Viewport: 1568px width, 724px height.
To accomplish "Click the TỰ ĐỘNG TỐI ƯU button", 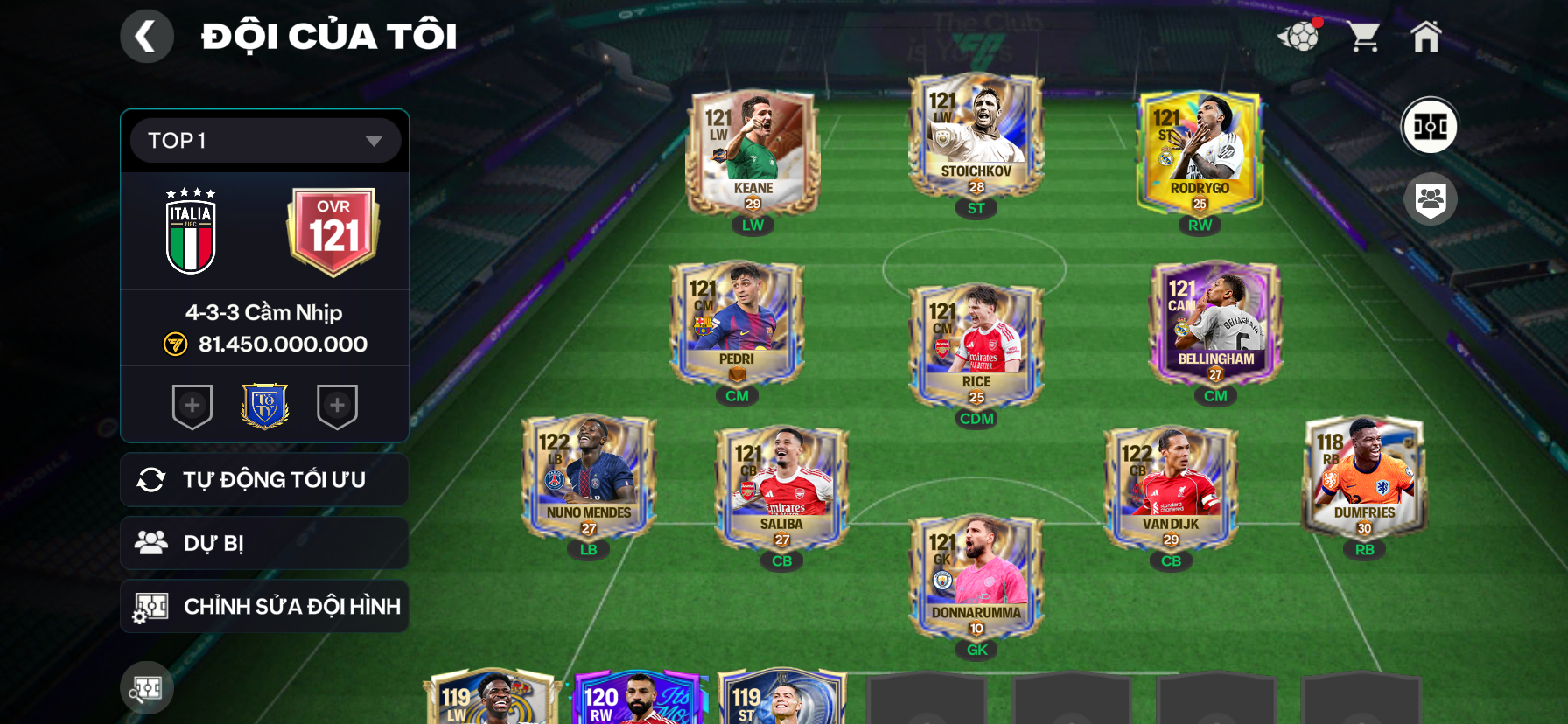I will tap(264, 480).
